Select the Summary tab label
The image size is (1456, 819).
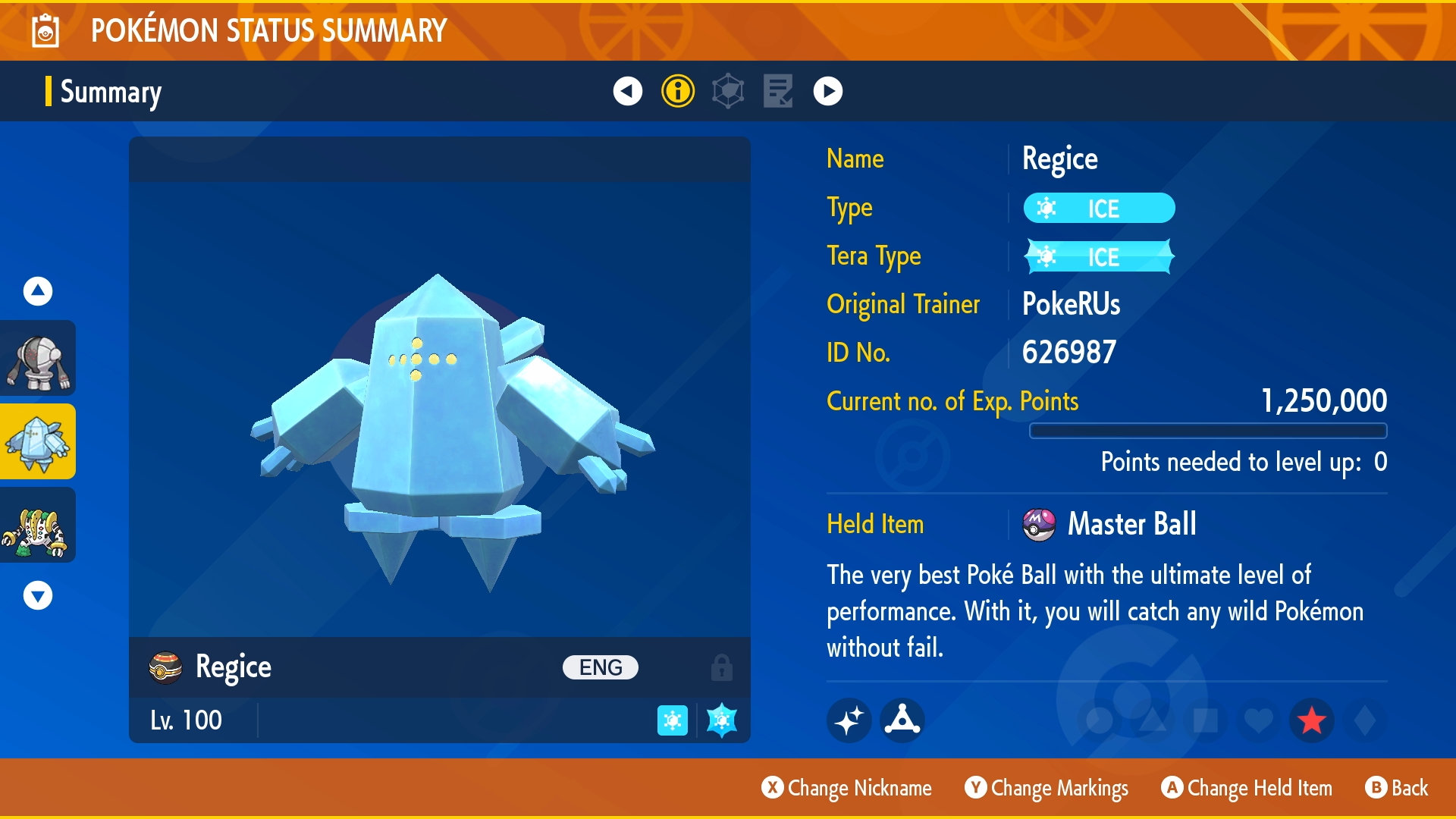(111, 93)
